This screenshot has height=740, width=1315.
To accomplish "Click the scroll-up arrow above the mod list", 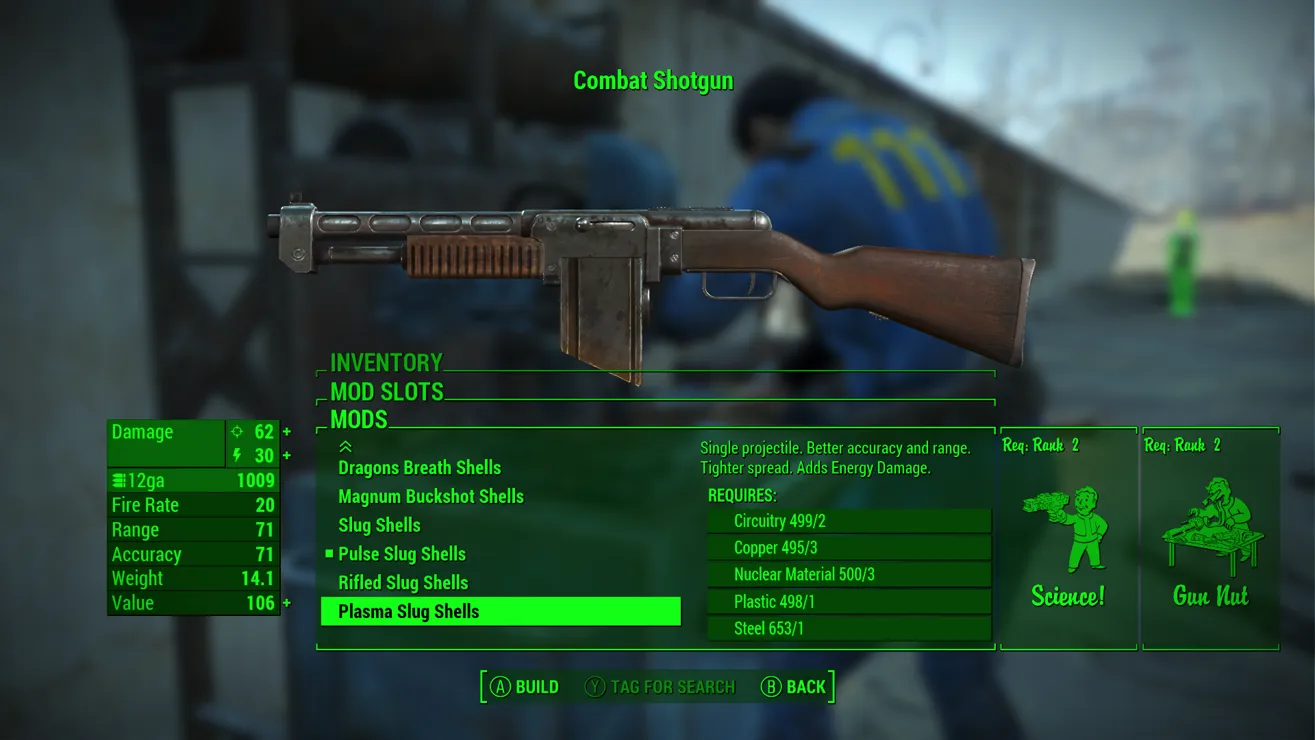I will click(346, 446).
